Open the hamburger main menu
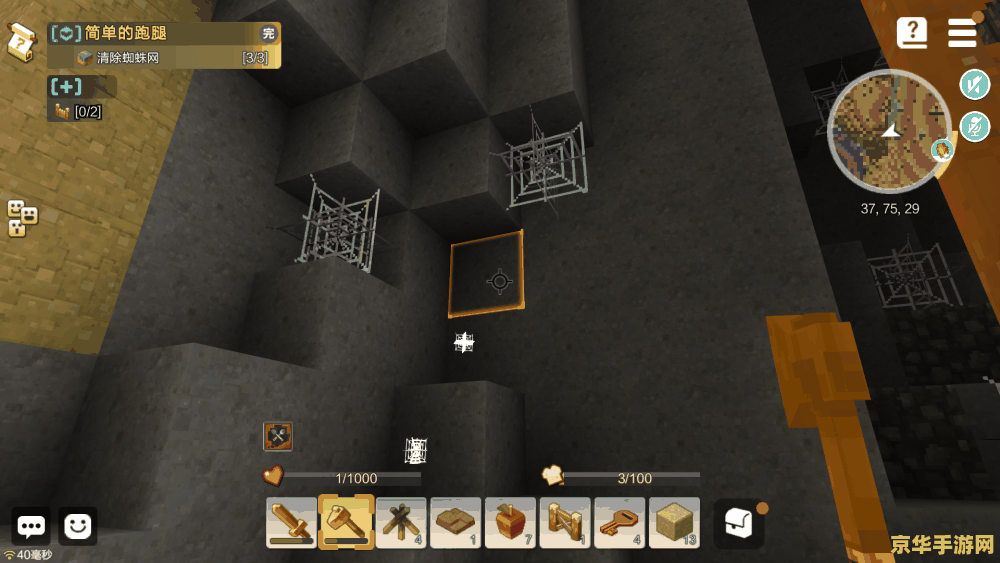 click(962, 32)
